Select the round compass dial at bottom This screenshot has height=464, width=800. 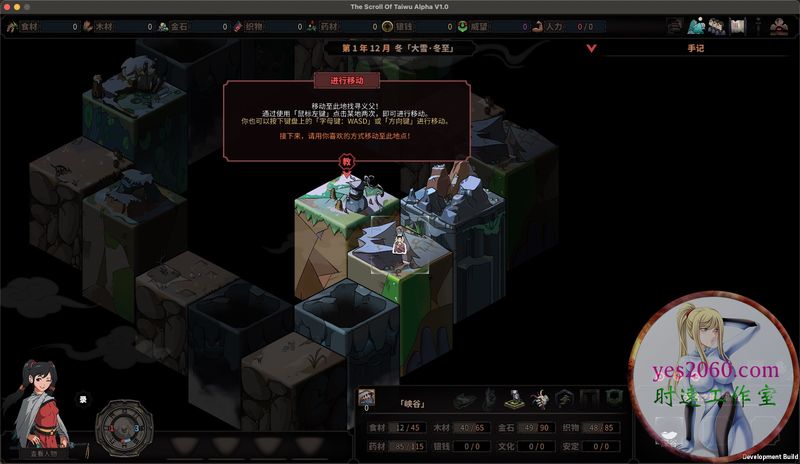tap(125, 427)
